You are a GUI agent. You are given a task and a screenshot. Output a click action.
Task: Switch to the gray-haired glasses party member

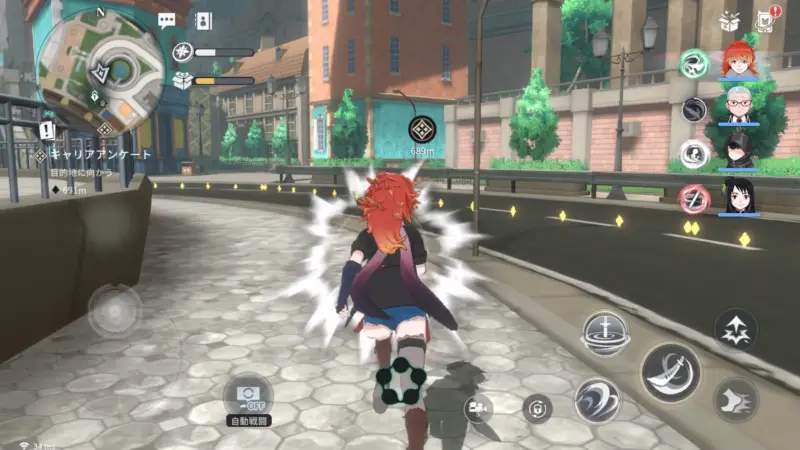740,105
